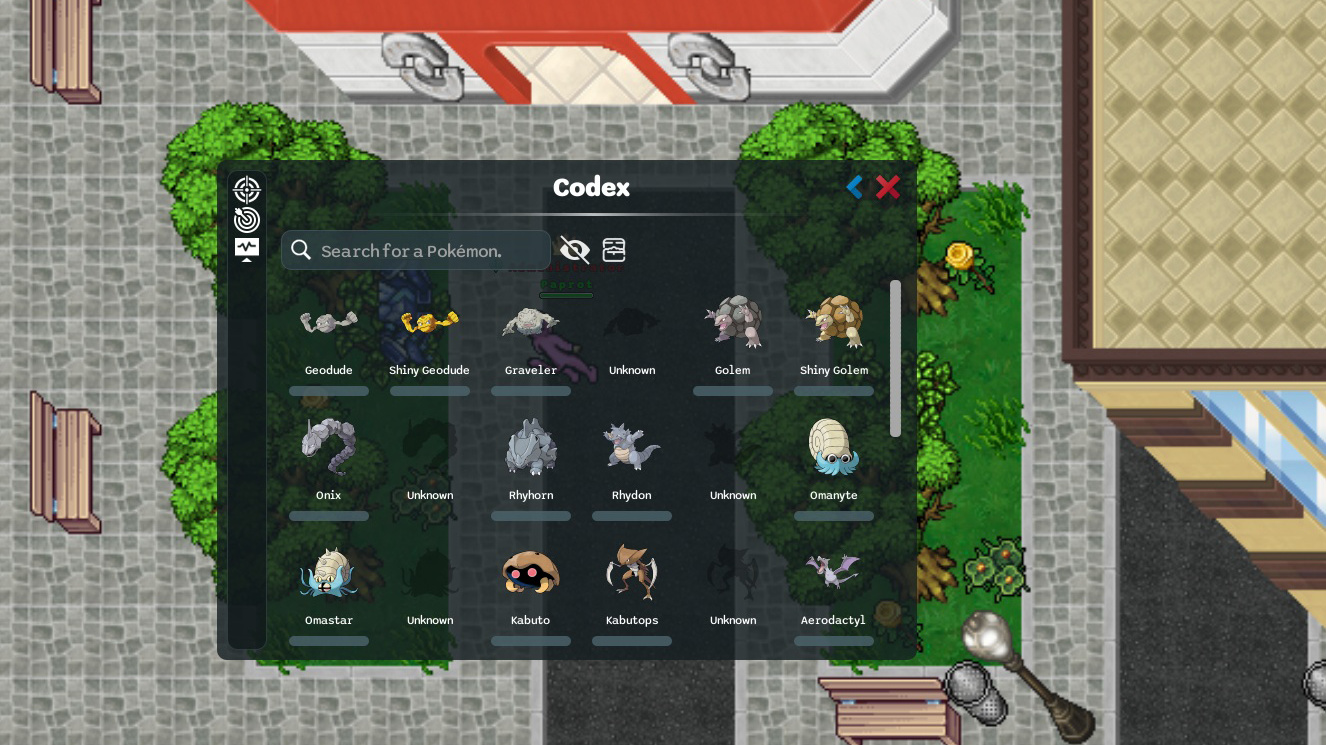Select the crosshair target icon in sidebar
Screen dimensions: 1326x745
(x=247, y=190)
